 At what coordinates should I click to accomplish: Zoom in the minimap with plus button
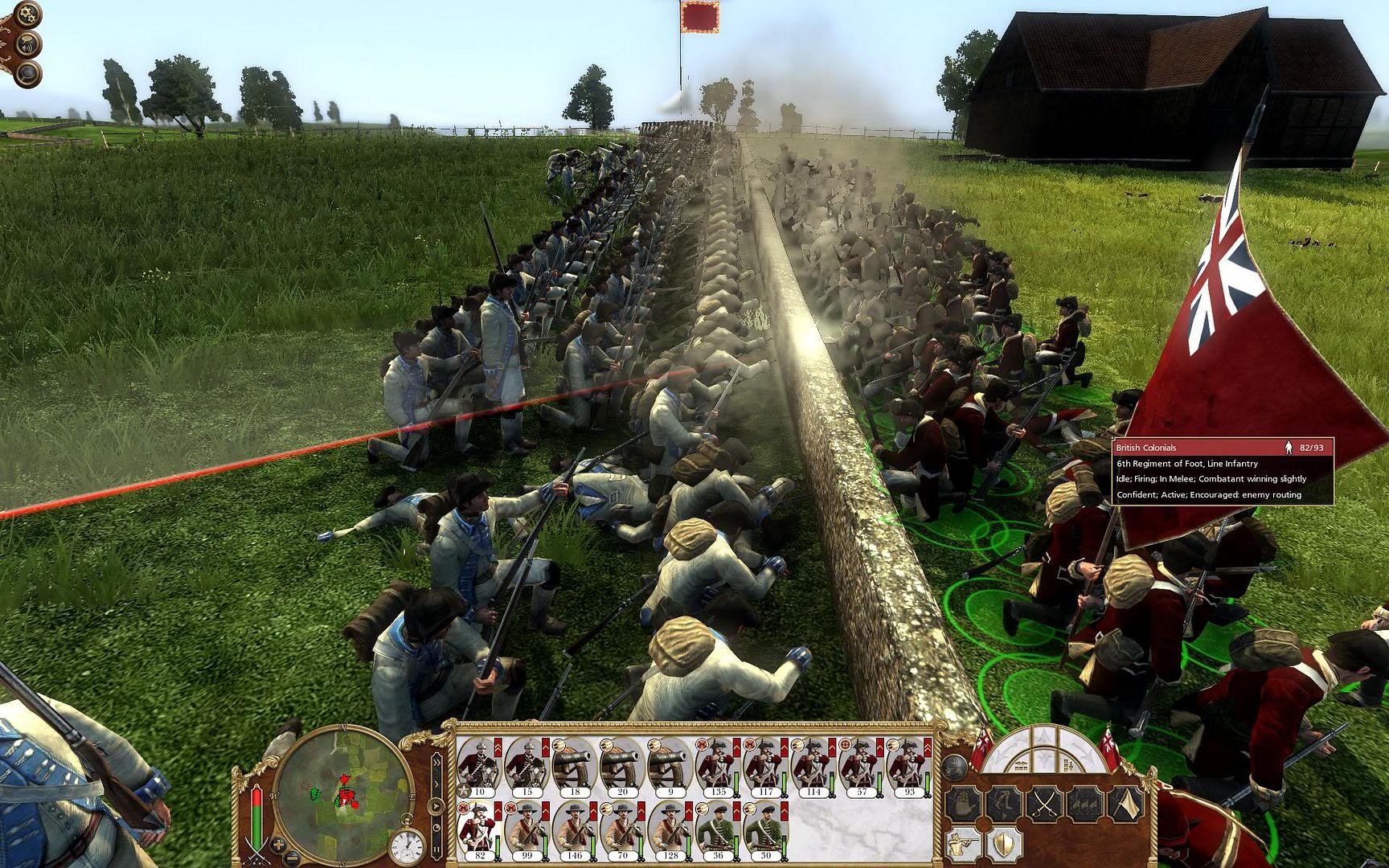click(x=278, y=845)
